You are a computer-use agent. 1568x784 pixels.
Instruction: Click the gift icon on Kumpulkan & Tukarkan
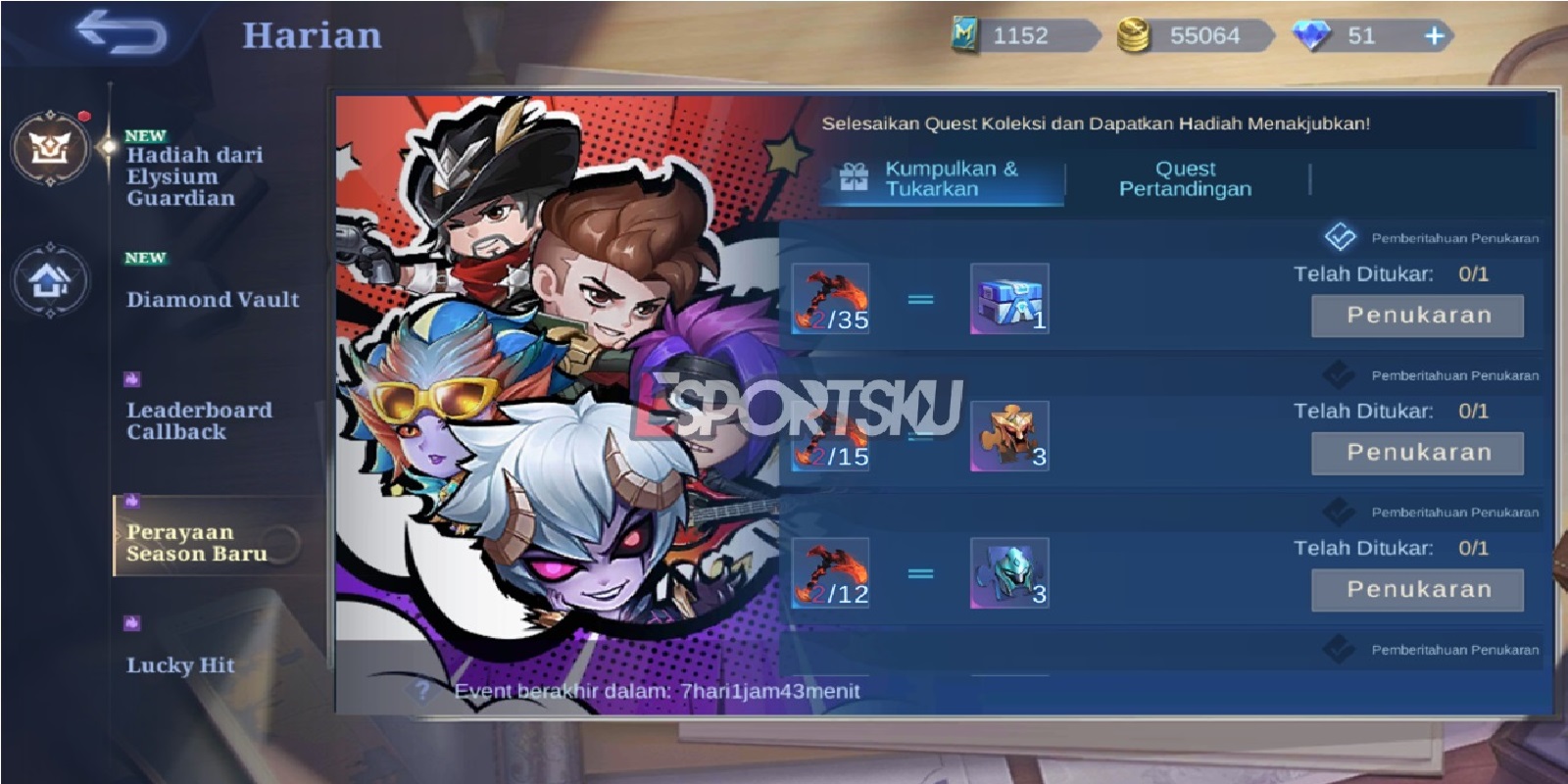pyautogui.click(x=855, y=178)
